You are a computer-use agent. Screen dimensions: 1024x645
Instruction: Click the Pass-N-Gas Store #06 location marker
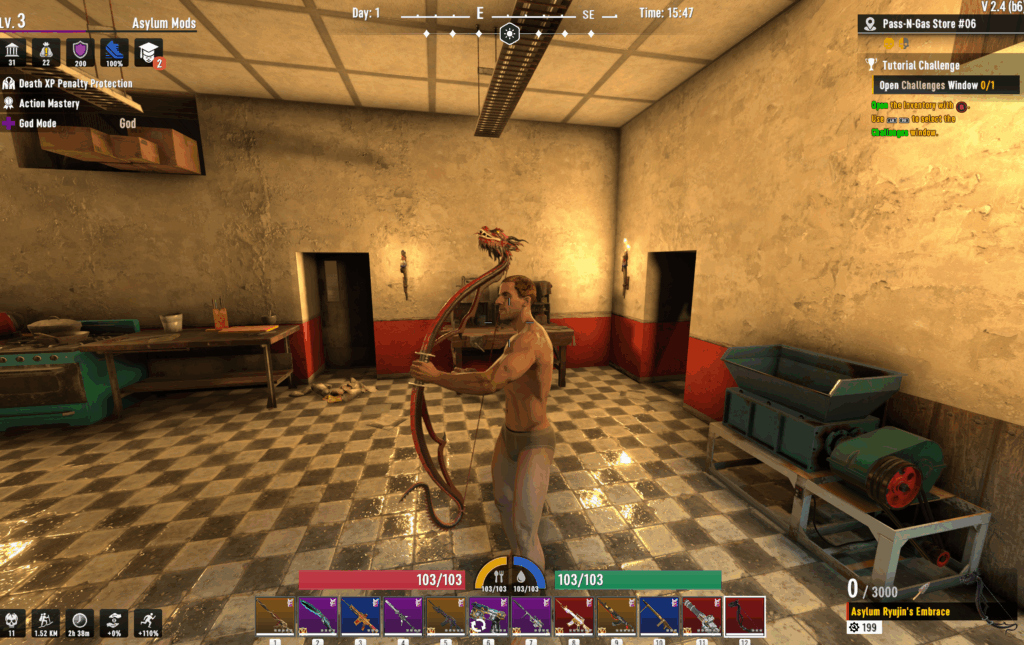coord(928,24)
